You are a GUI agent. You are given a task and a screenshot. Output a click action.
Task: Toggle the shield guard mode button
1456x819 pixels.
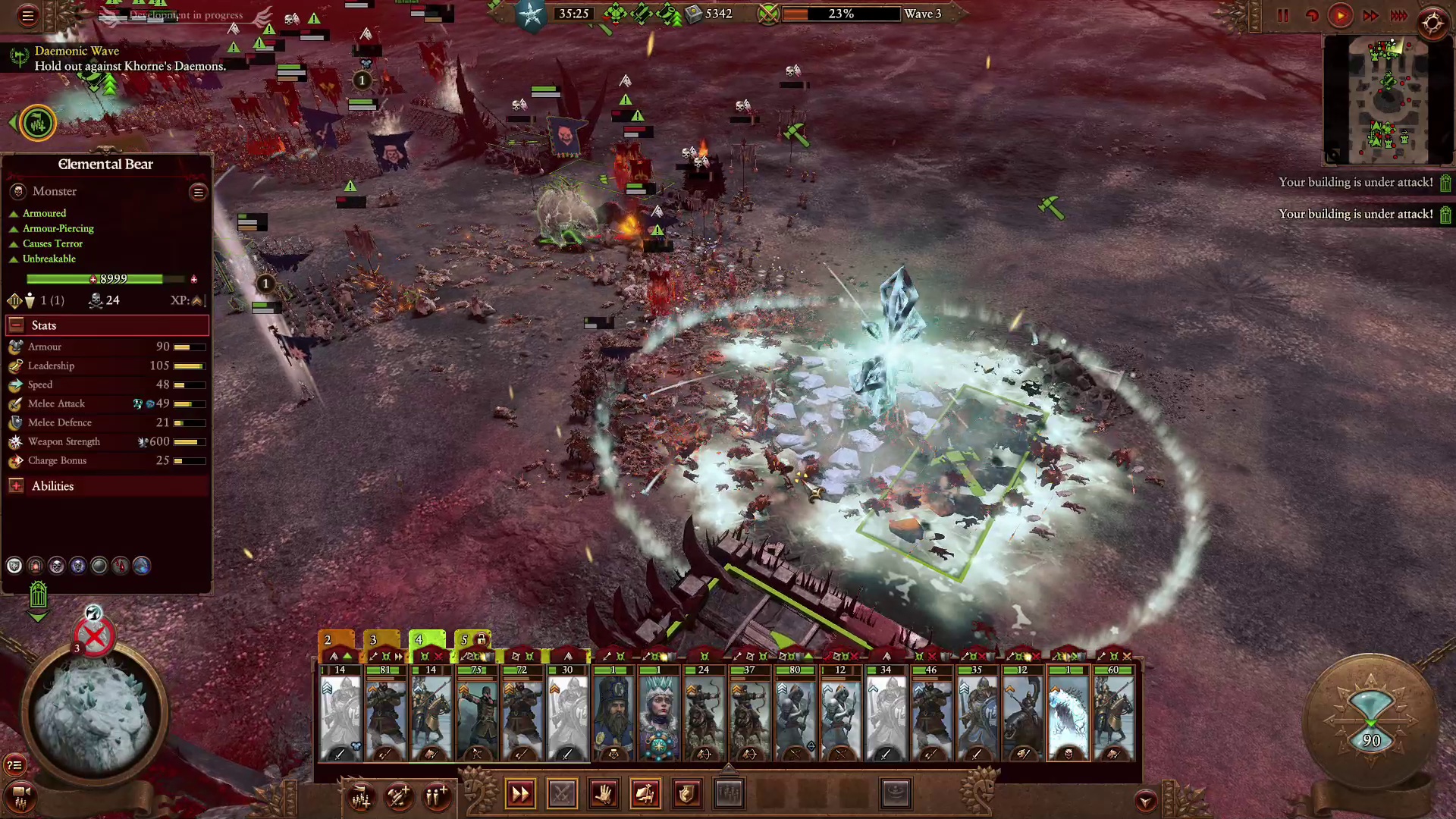point(686,794)
